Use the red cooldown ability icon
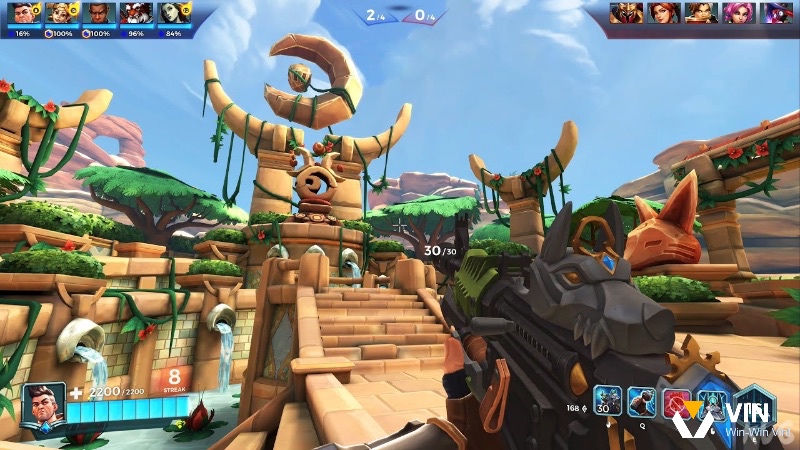This screenshot has width=800, height=450. tap(677, 402)
